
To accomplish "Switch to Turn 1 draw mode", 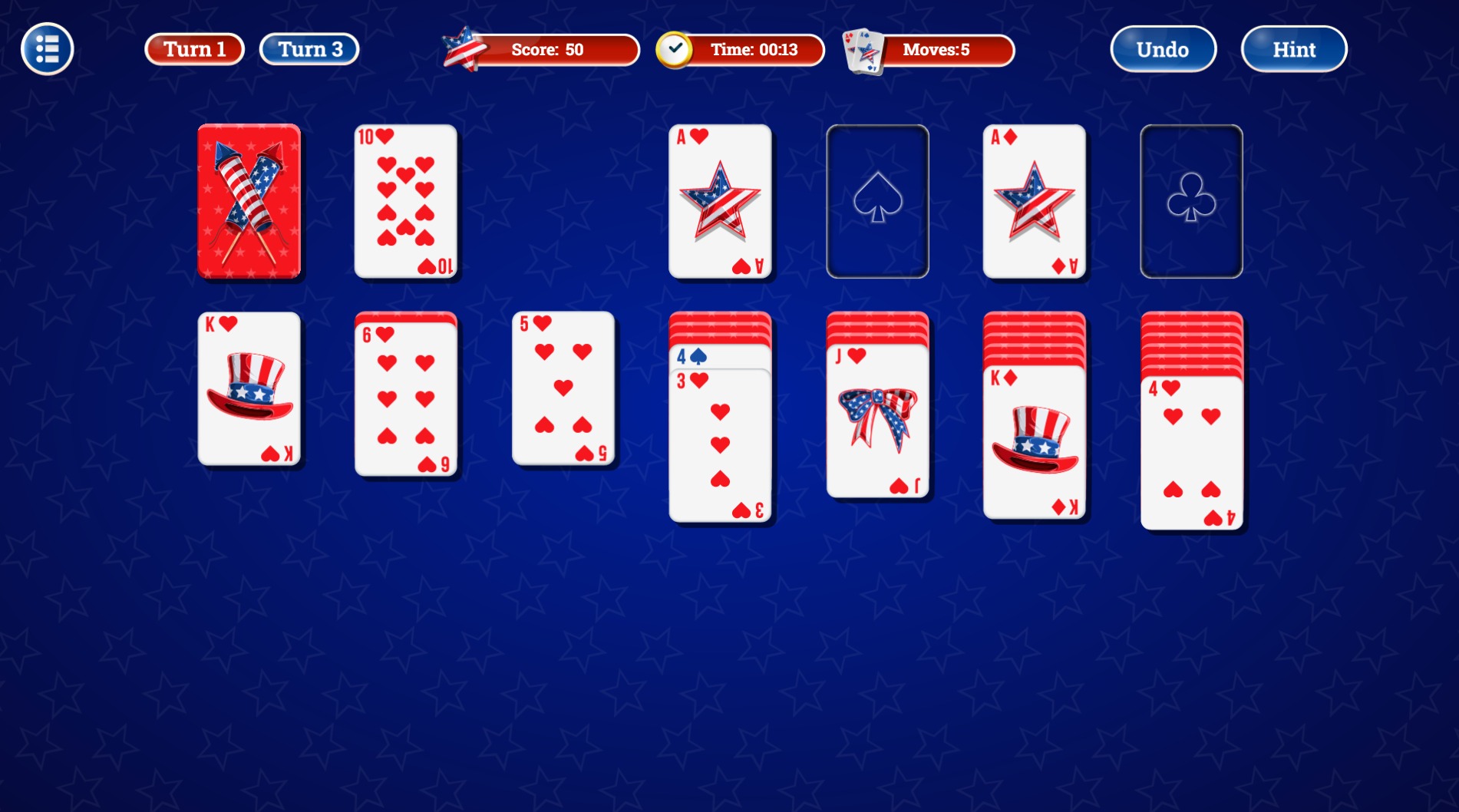I will 193,48.
